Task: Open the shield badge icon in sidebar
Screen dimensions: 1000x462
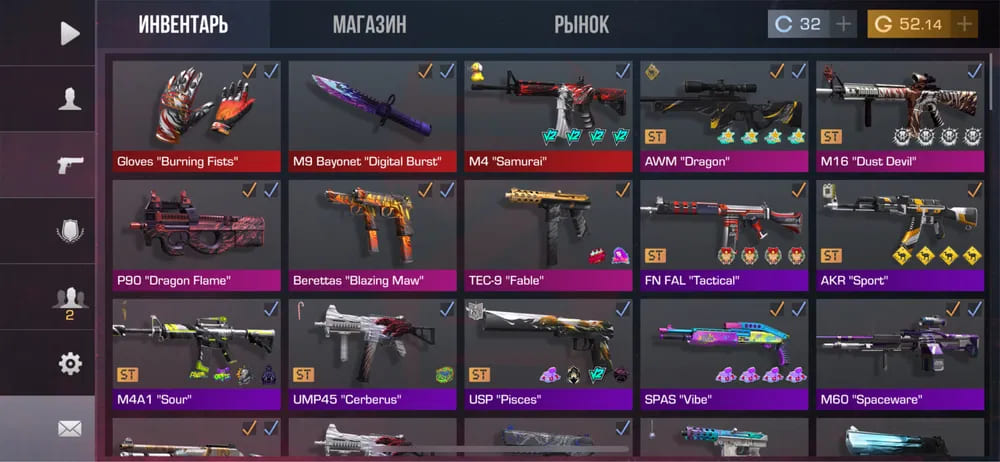Action: (x=69, y=231)
